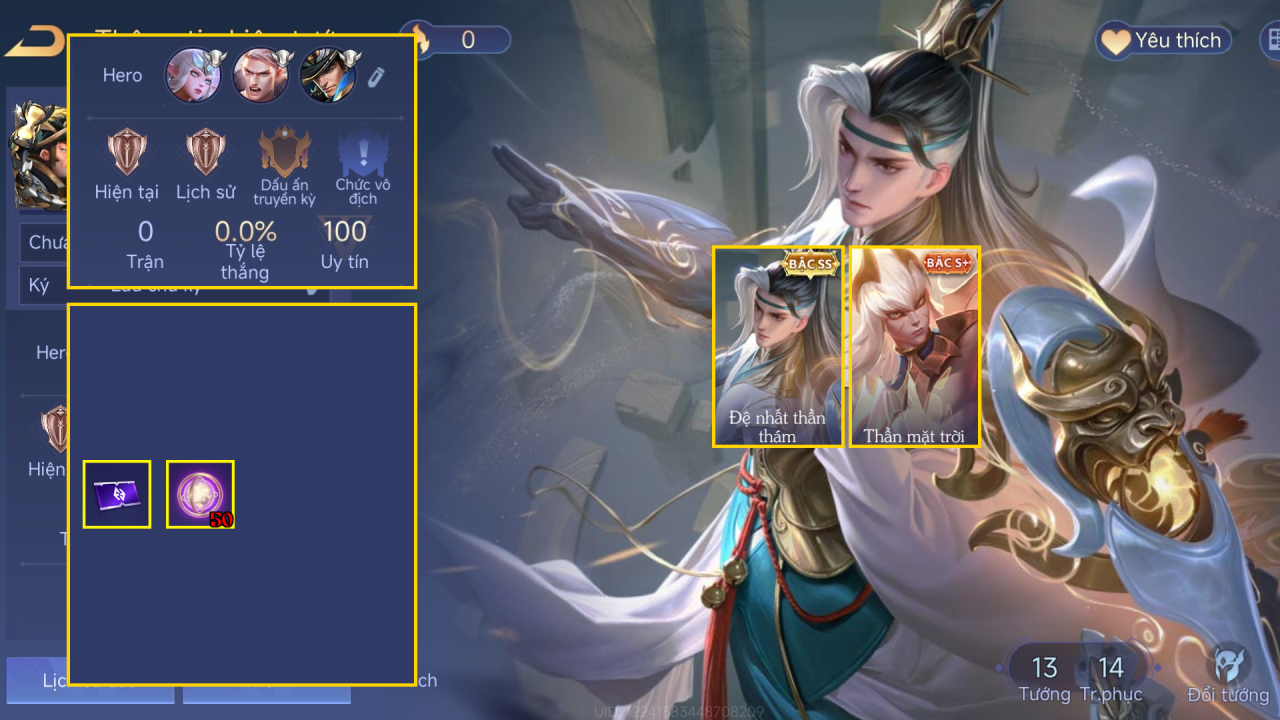Click the pencil edit icon beside heroes
Screen dimensions: 1280x720
click(x=376, y=76)
